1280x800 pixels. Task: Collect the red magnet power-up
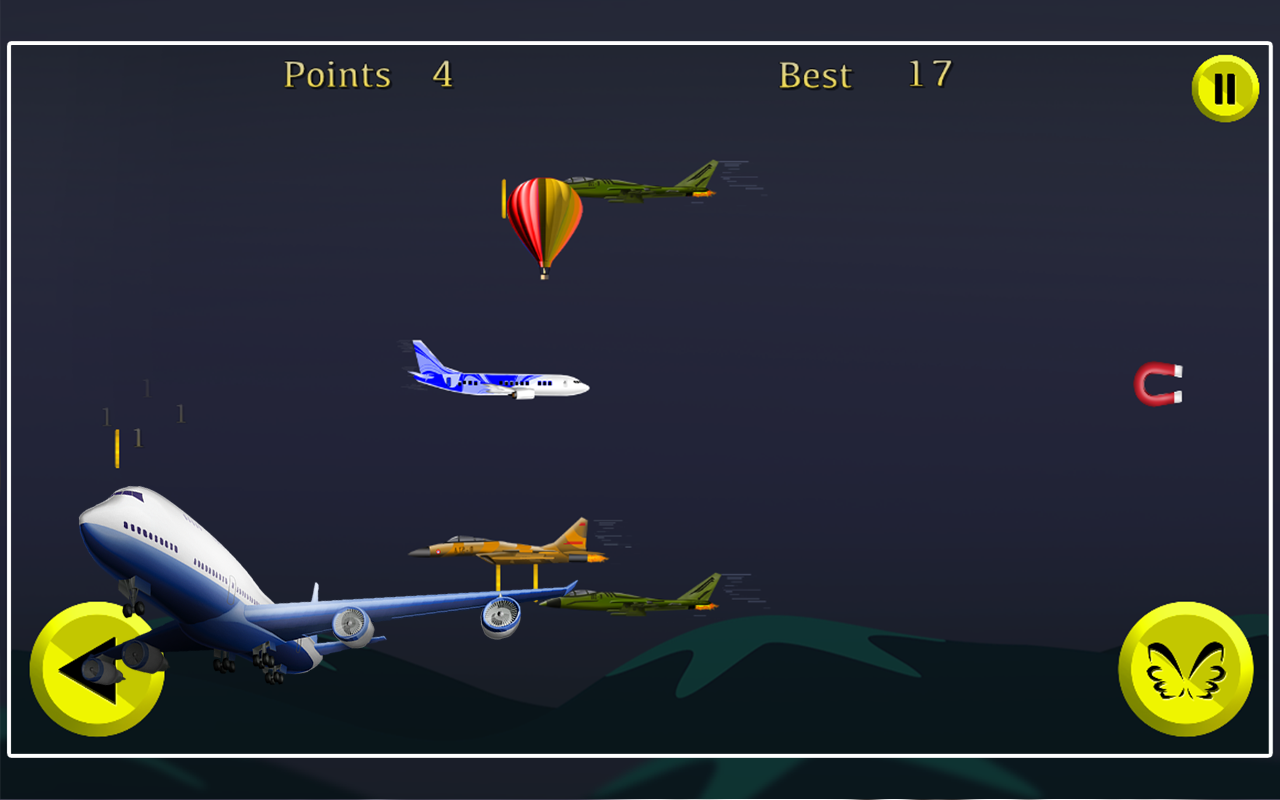1157,385
